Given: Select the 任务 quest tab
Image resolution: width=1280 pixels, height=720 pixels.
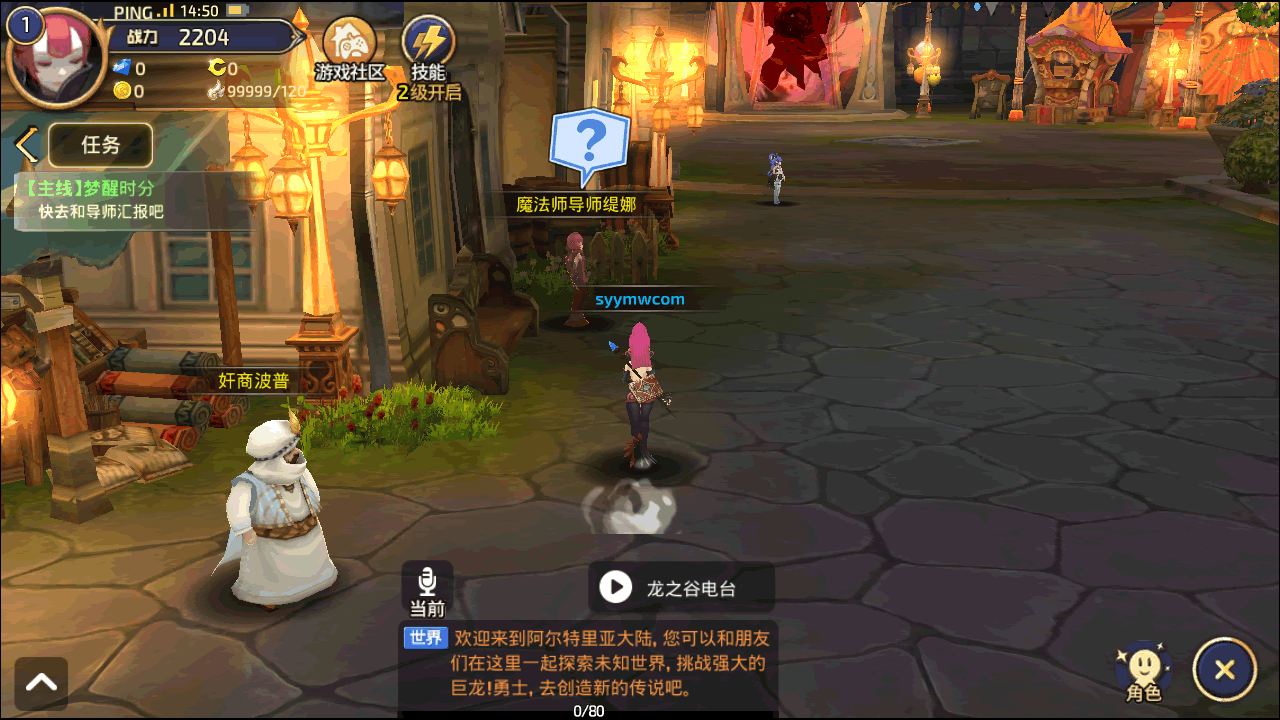Looking at the screenshot, I should (x=100, y=145).
